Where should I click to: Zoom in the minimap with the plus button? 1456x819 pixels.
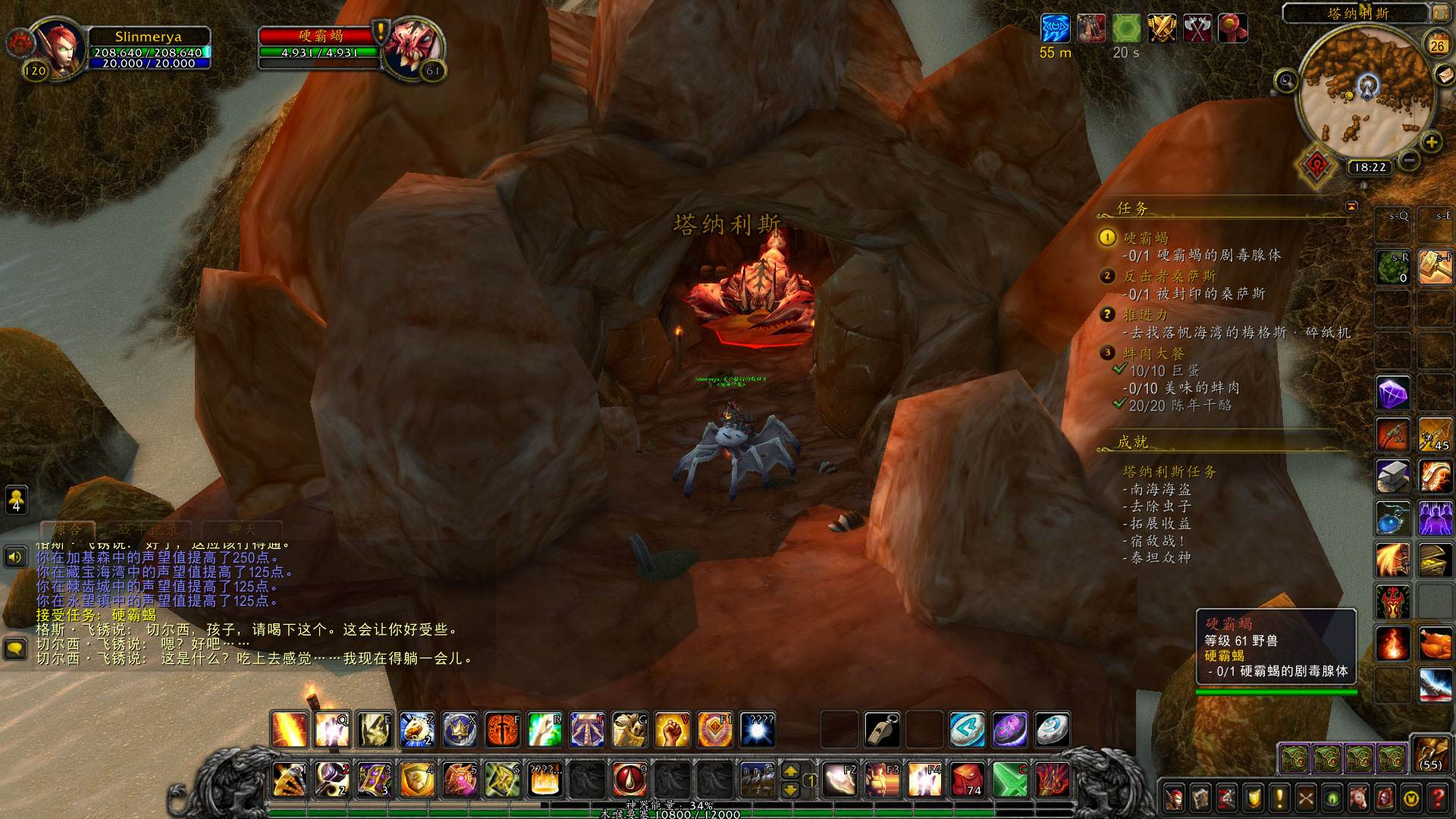[x=1431, y=143]
